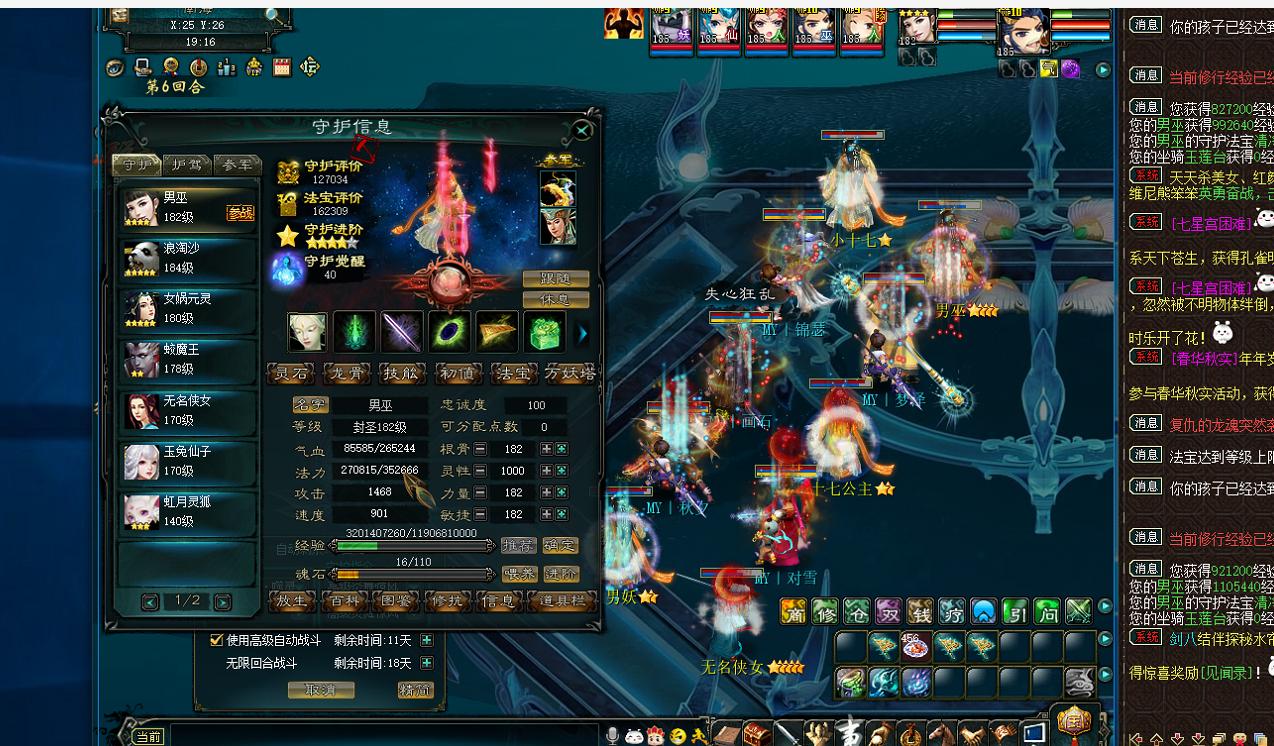Select guardian 浪淘沙 in the list

coord(187,258)
